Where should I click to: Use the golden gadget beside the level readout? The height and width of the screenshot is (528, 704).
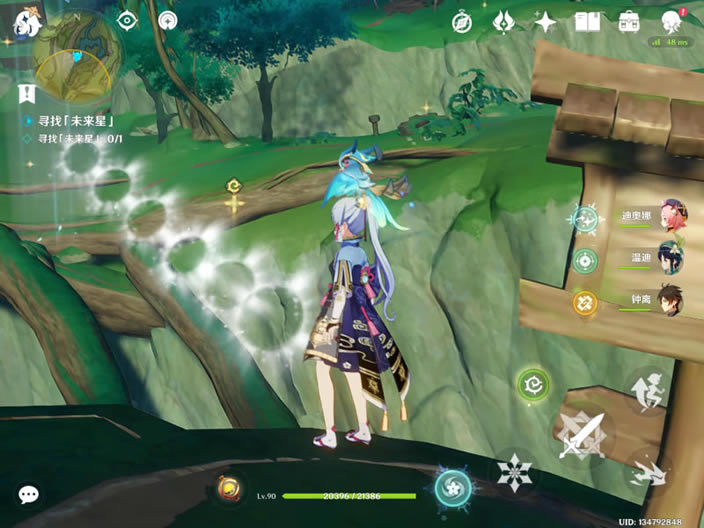click(x=228, y=489)
